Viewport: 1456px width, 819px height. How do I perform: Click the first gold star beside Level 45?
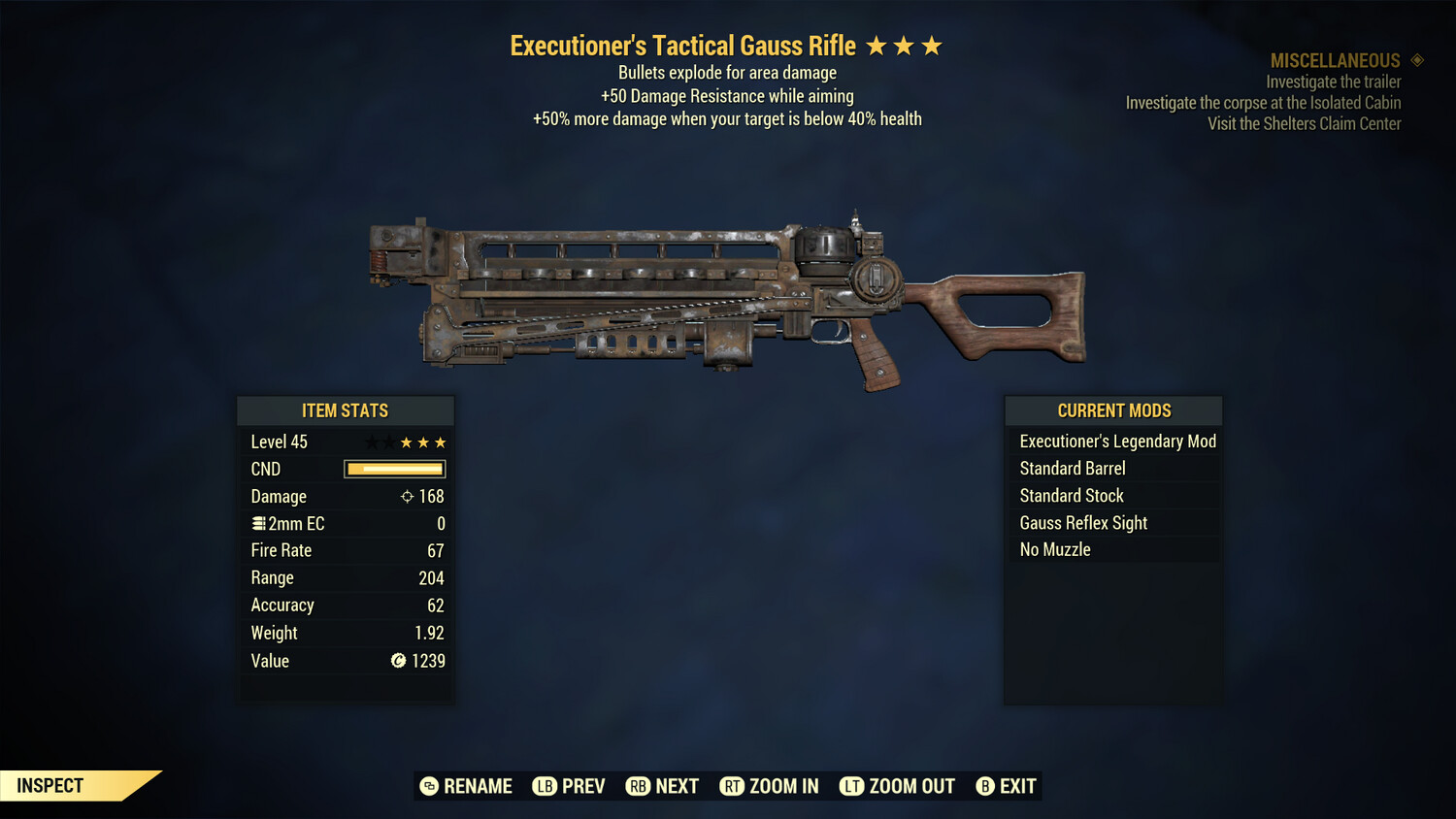pyautogui.click(x=407, y=442)
